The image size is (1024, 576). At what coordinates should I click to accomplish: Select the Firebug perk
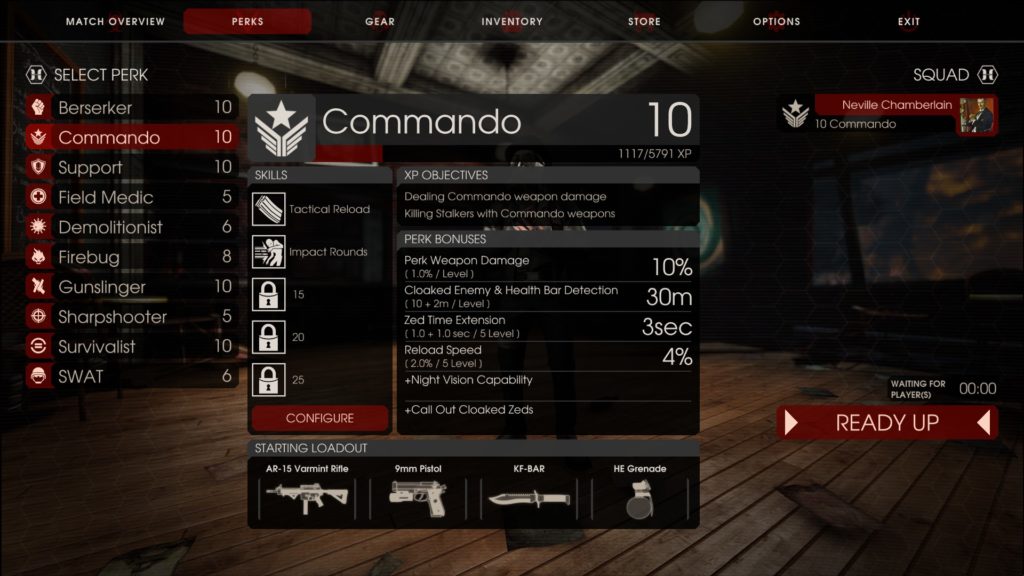131,258
